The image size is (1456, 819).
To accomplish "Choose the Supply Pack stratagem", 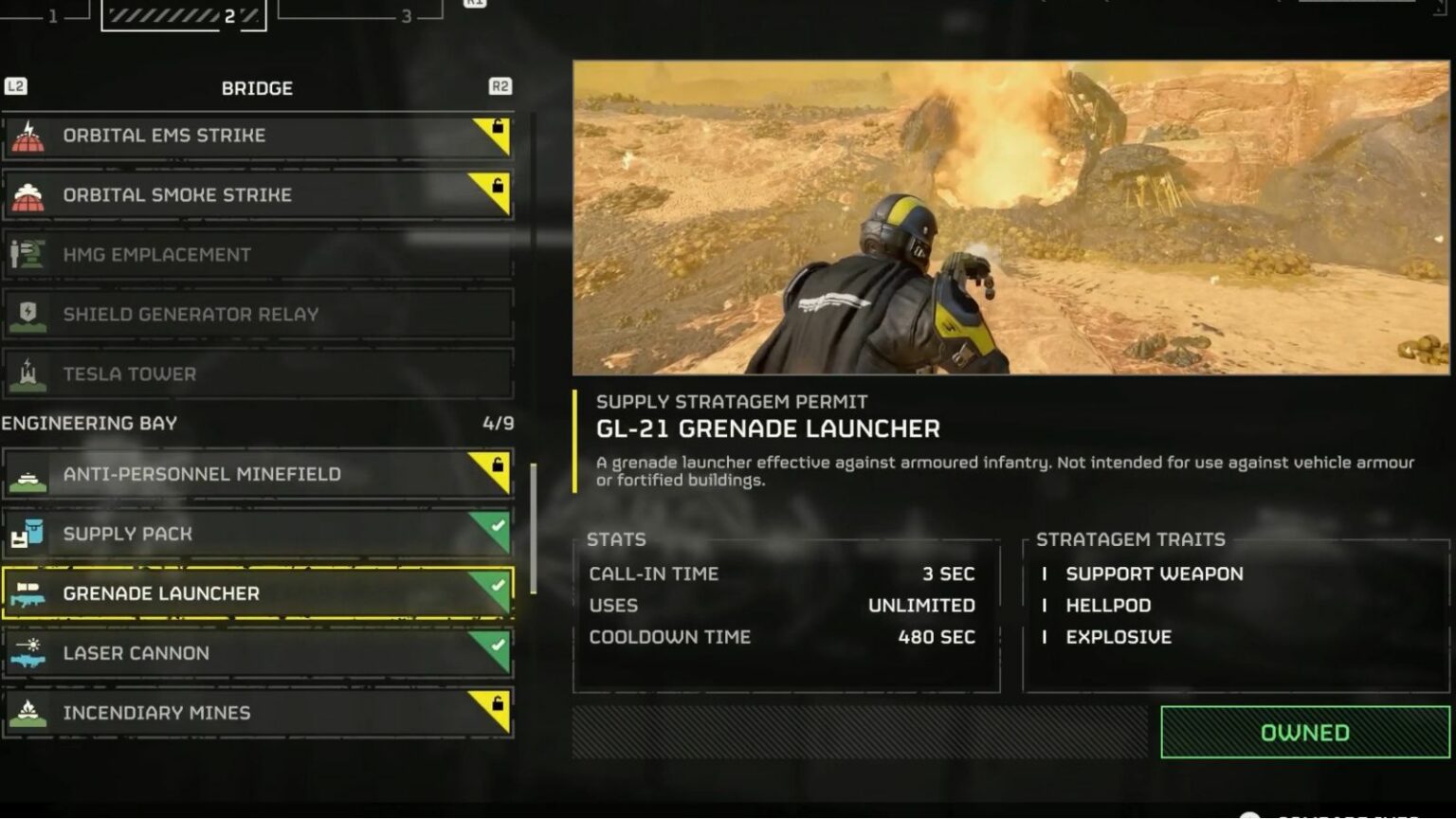I will 256,534.
